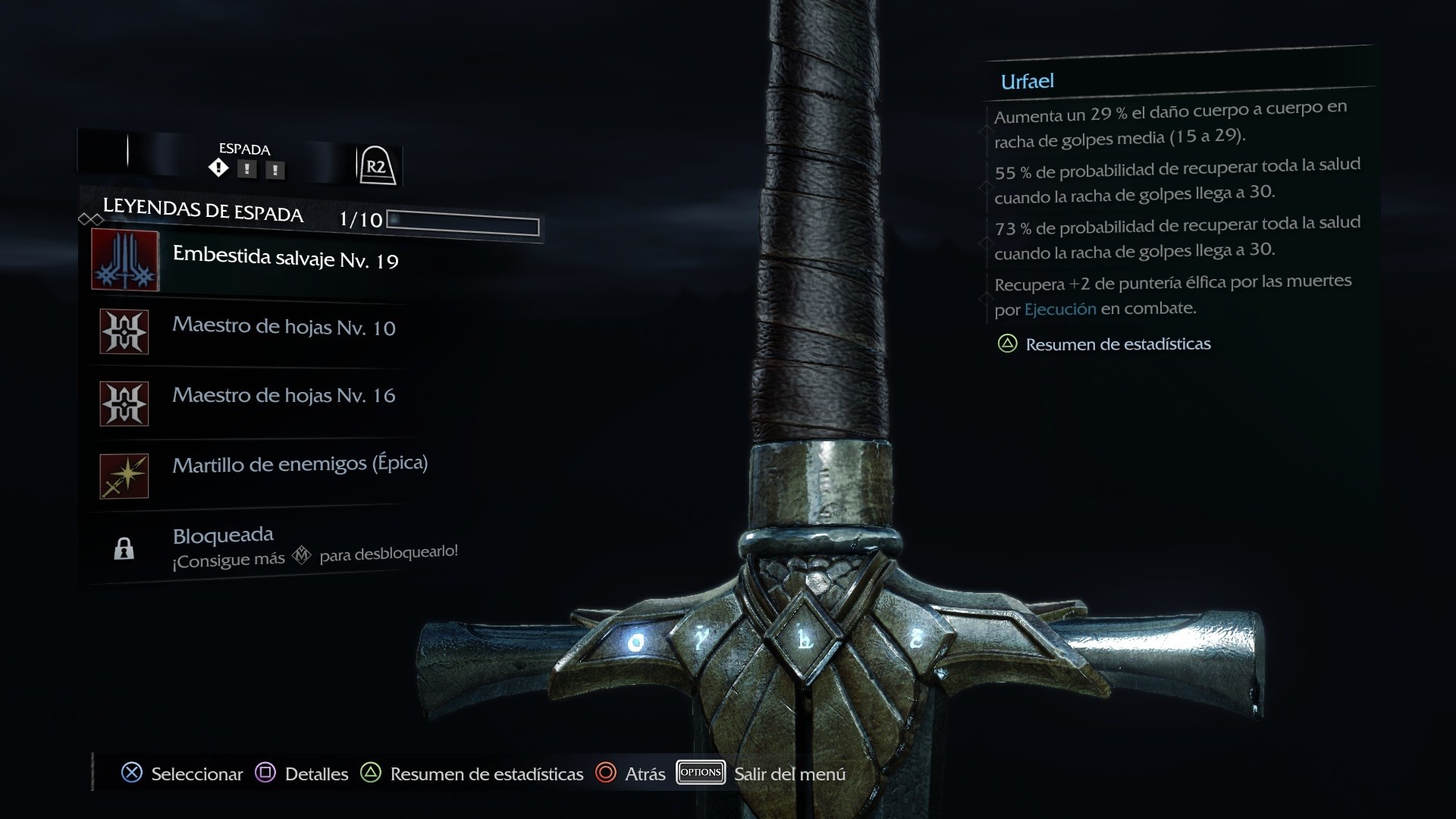Click the cross Seleccionar button icon
Screen dimensions: 1456x819
point(132,773)
